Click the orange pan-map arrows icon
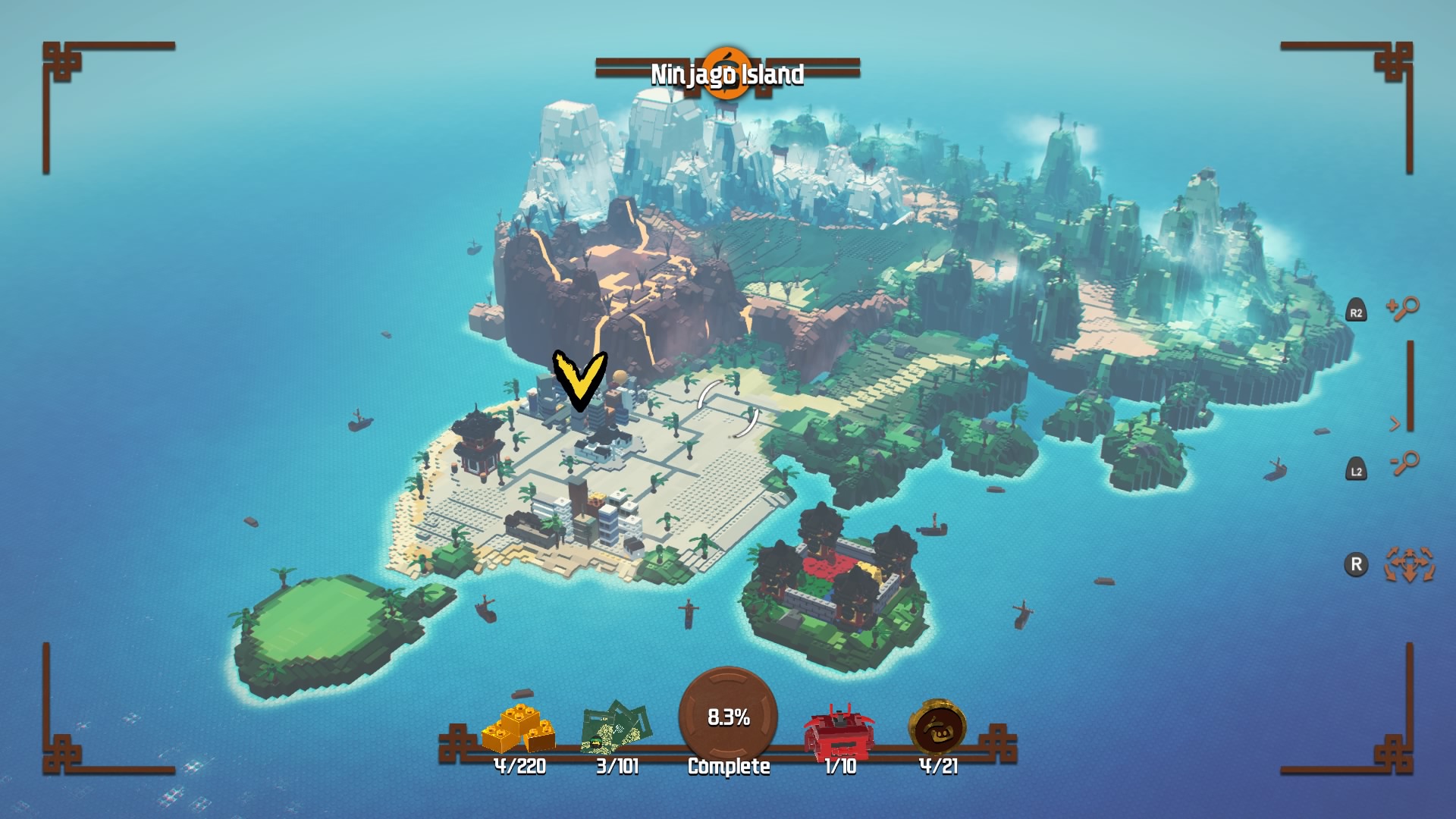Viewport: 1456px width, 819px height. [x=1410, y=565]
